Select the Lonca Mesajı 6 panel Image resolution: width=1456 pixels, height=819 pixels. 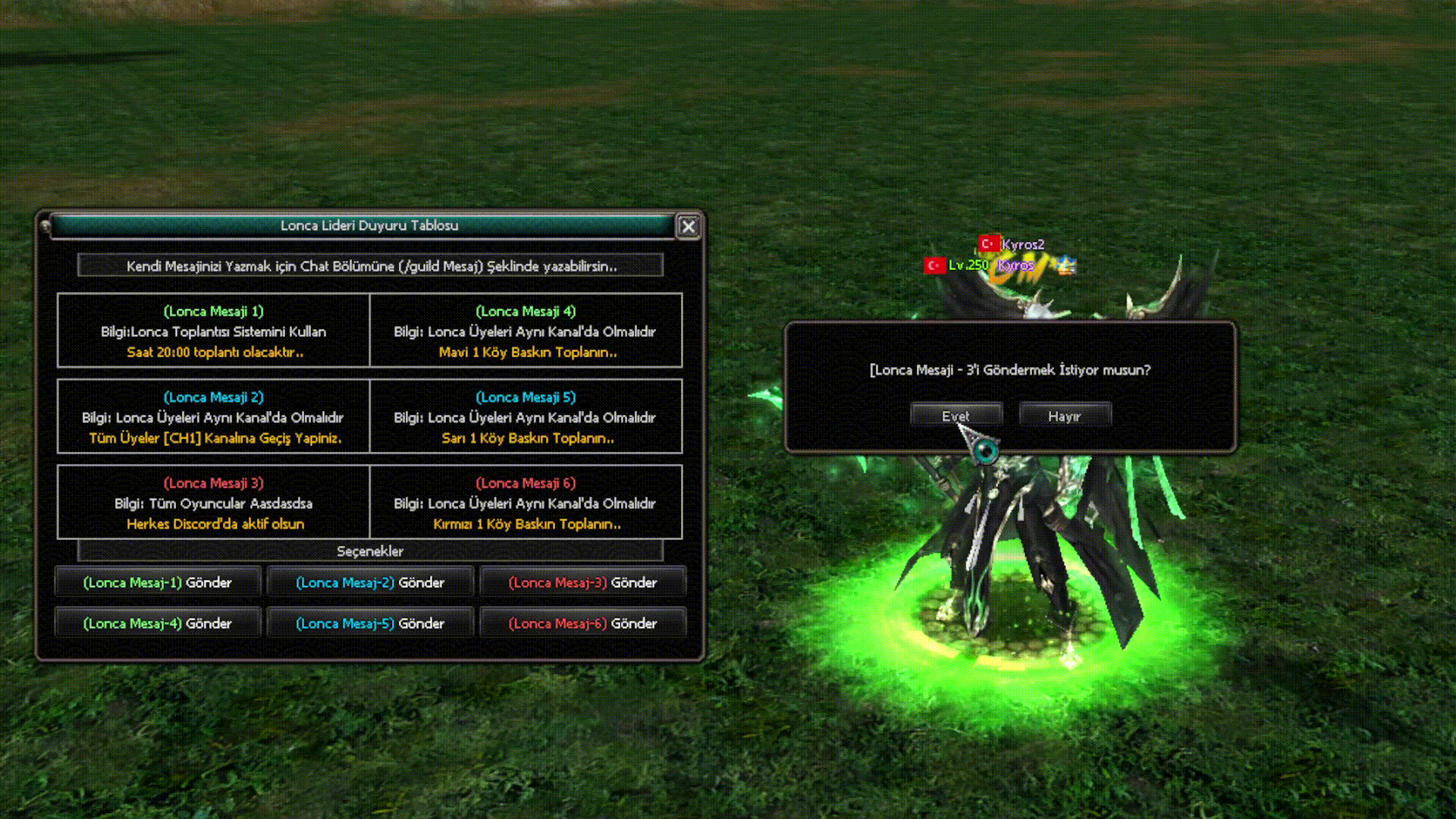(x=526, y=503)
